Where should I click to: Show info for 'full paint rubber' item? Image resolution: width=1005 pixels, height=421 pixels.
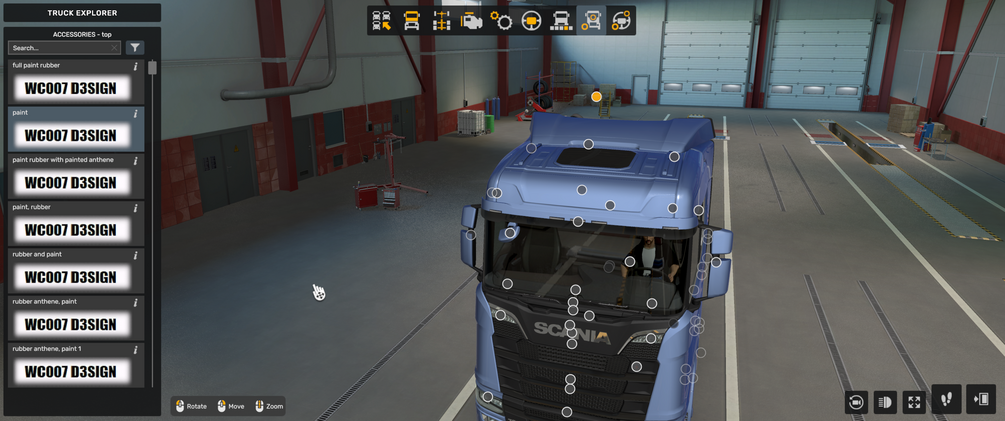pyautogui.click(x=136, y=67)
